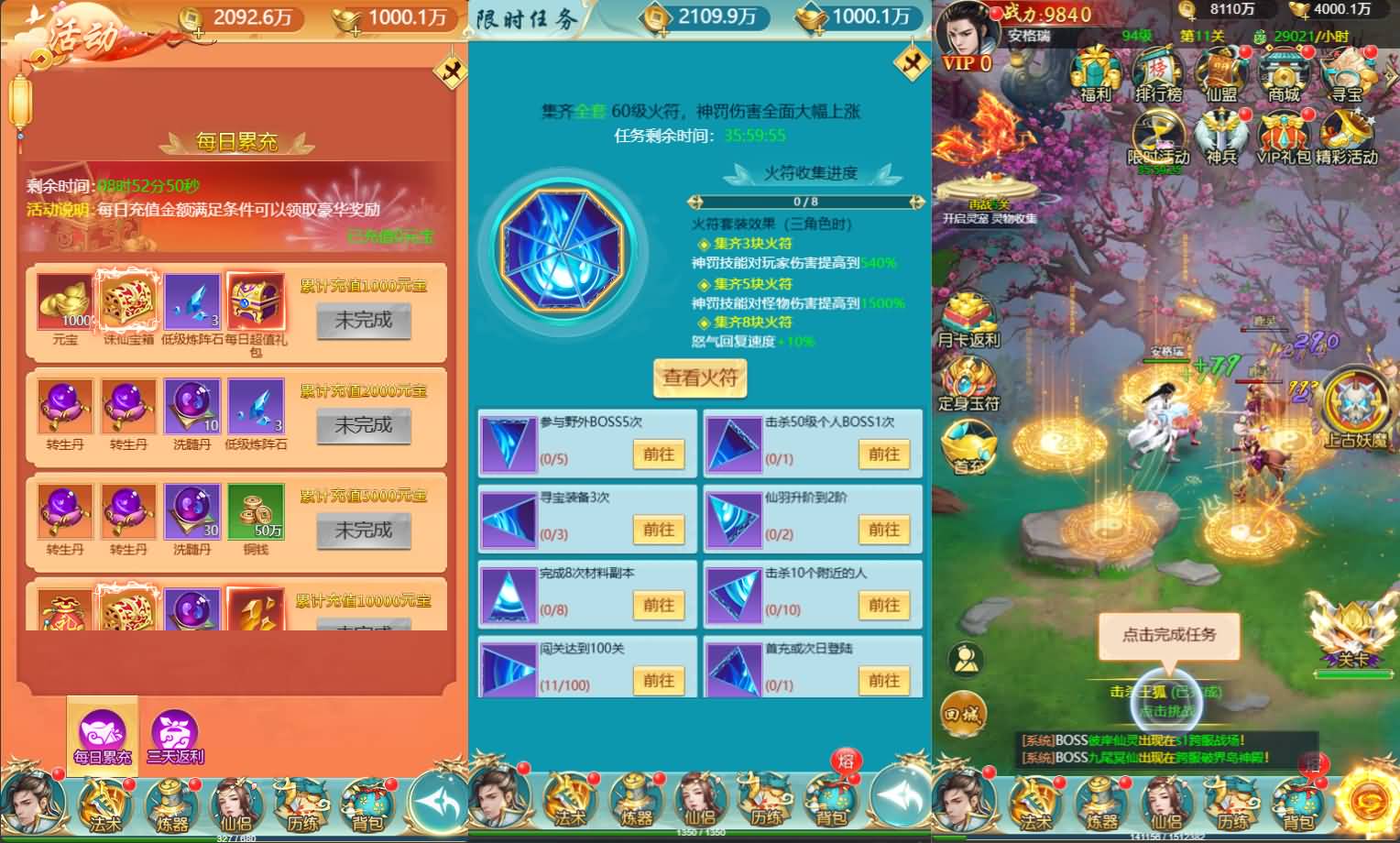Open the 首充 first recharge icon

pyautogui.click(x=968, y=449)
